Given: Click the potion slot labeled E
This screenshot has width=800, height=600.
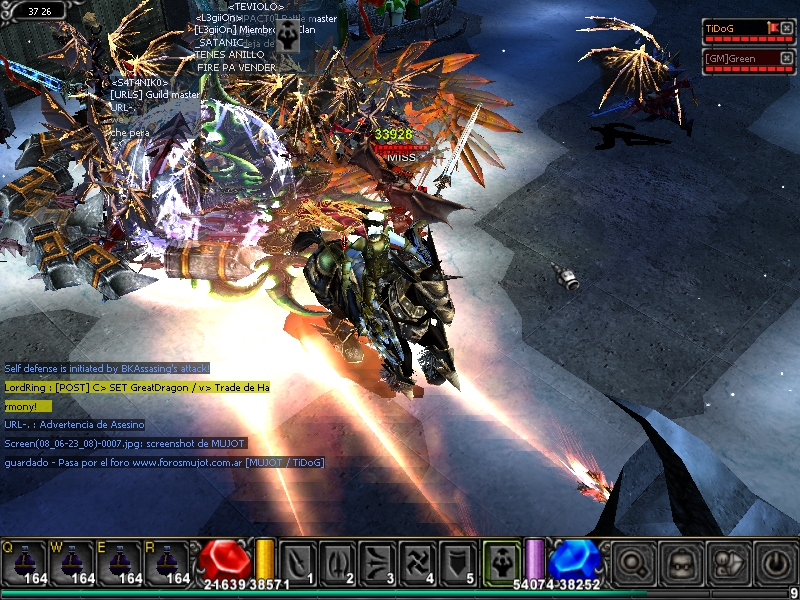Looking at the screenshot, I should click(x=120, y=563).
